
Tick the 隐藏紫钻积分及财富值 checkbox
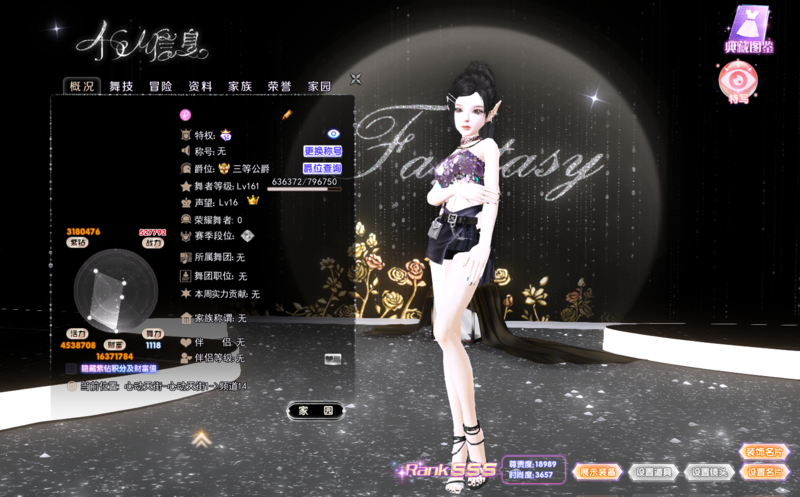[72, 369]
